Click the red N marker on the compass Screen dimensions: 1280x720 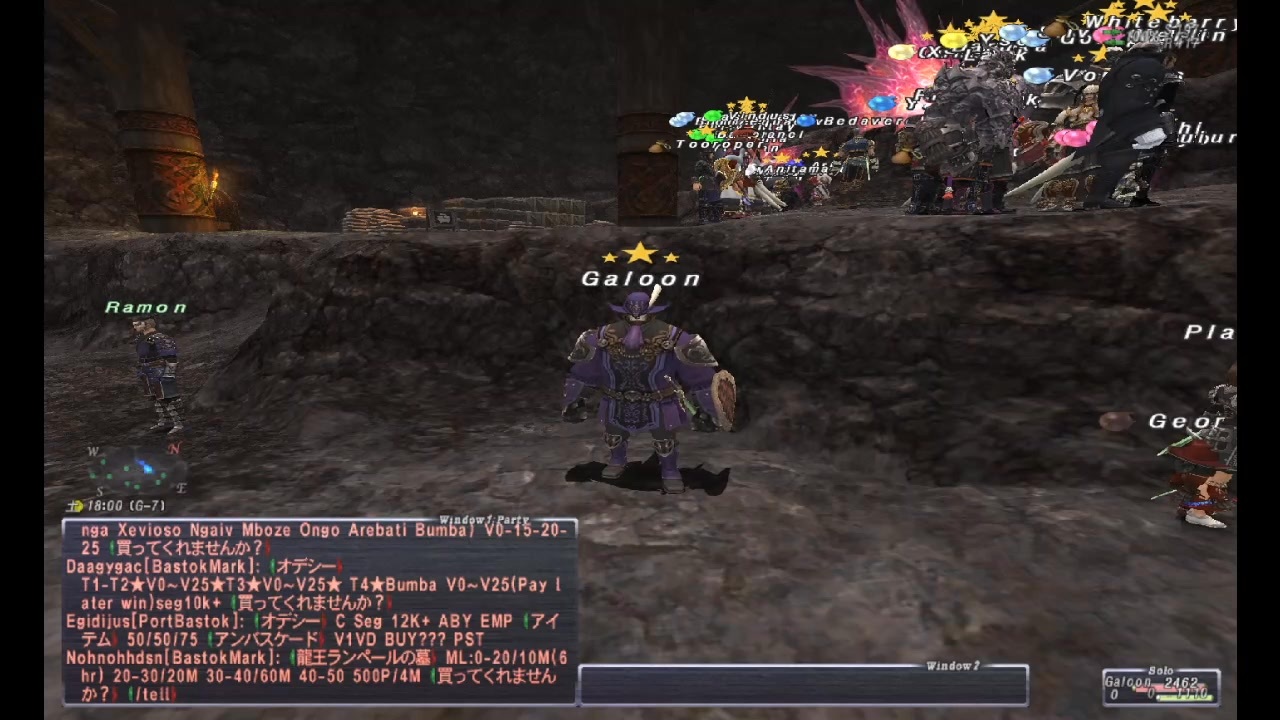coord(174,448)
